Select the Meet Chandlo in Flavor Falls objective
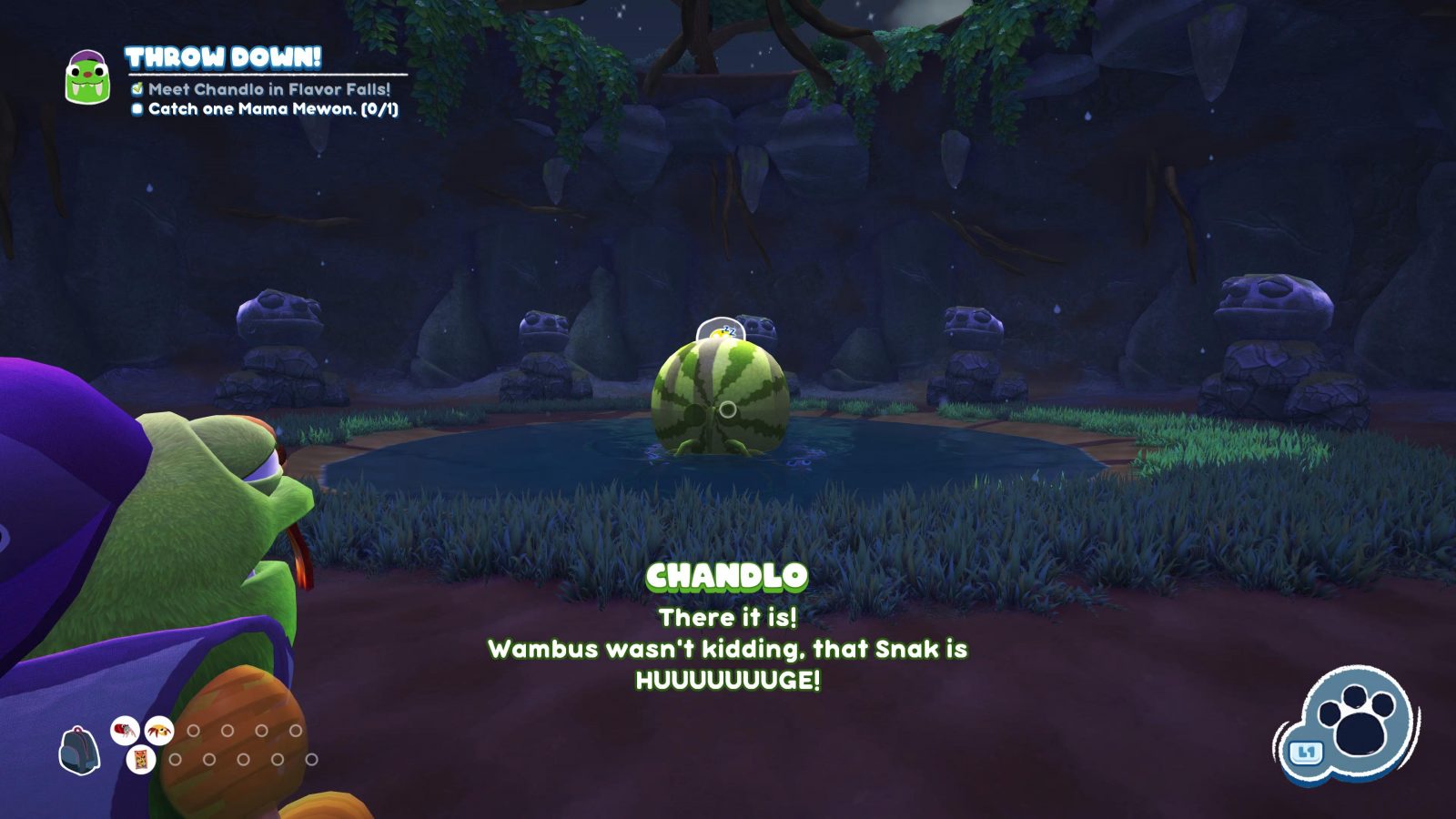Image resolution: width=1456 pixels, height=819 pixels. pyautogui.click(x=268, y=89)
